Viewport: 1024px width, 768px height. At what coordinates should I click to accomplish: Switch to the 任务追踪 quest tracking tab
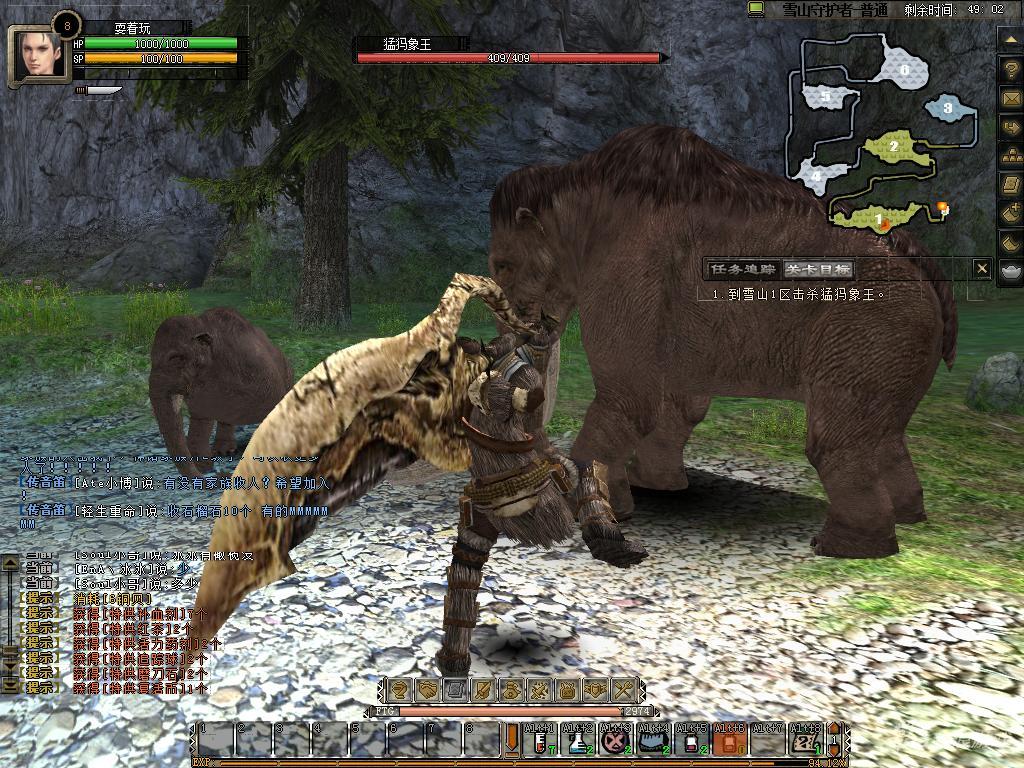[742, 269]
